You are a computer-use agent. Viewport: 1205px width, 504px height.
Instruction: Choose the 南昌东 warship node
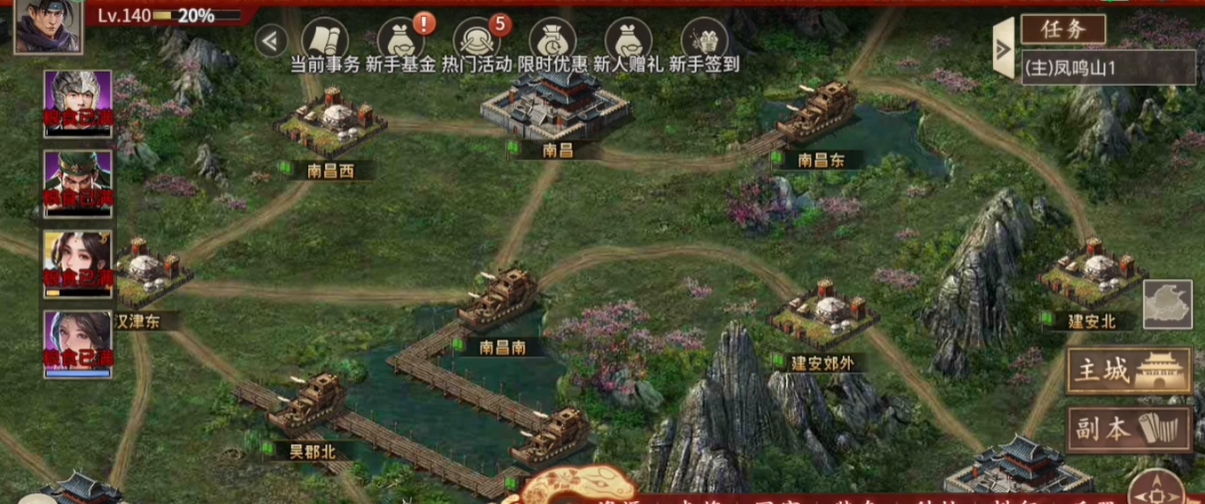817,115
